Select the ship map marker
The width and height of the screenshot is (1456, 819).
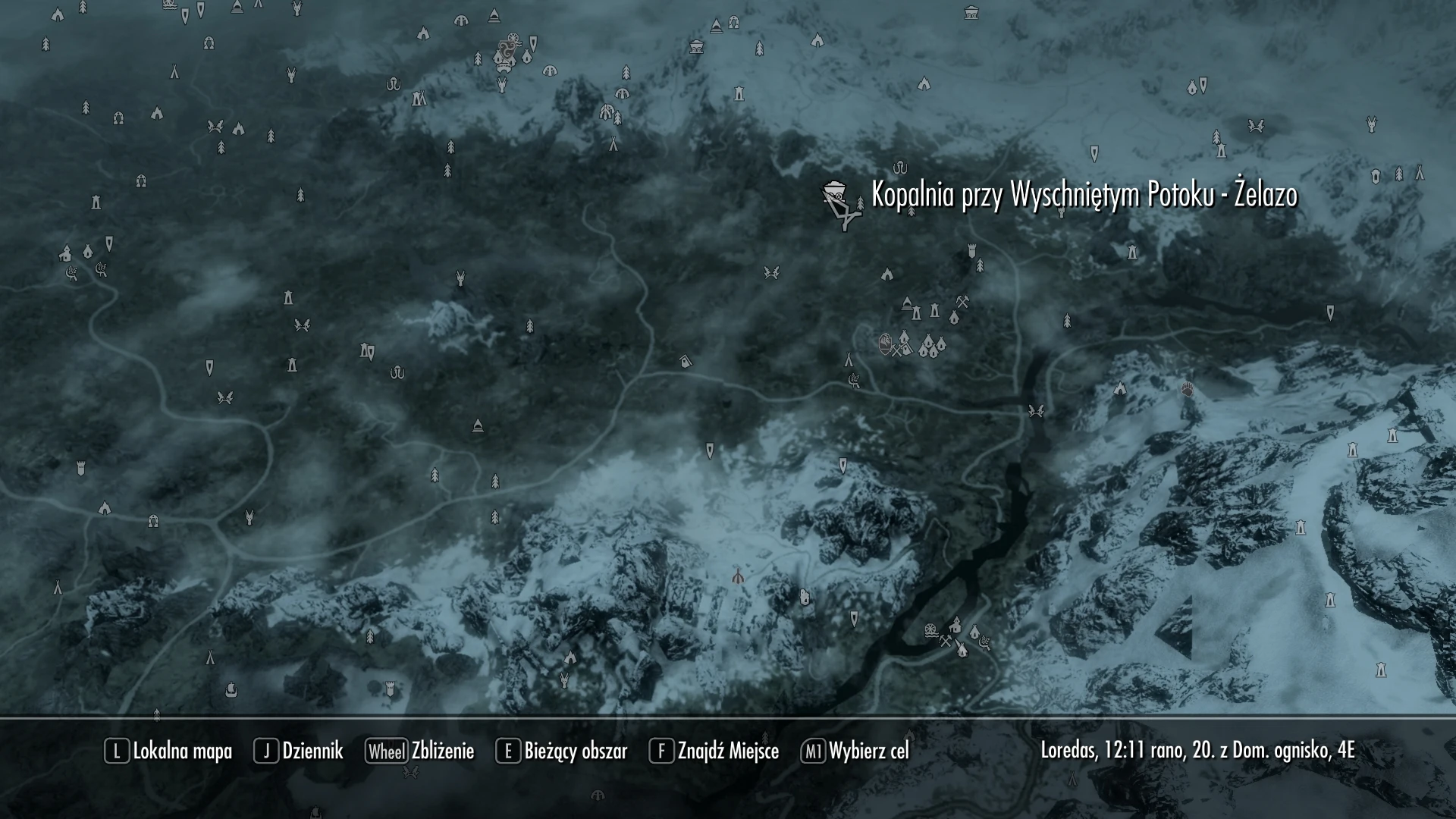coord(231,689)
